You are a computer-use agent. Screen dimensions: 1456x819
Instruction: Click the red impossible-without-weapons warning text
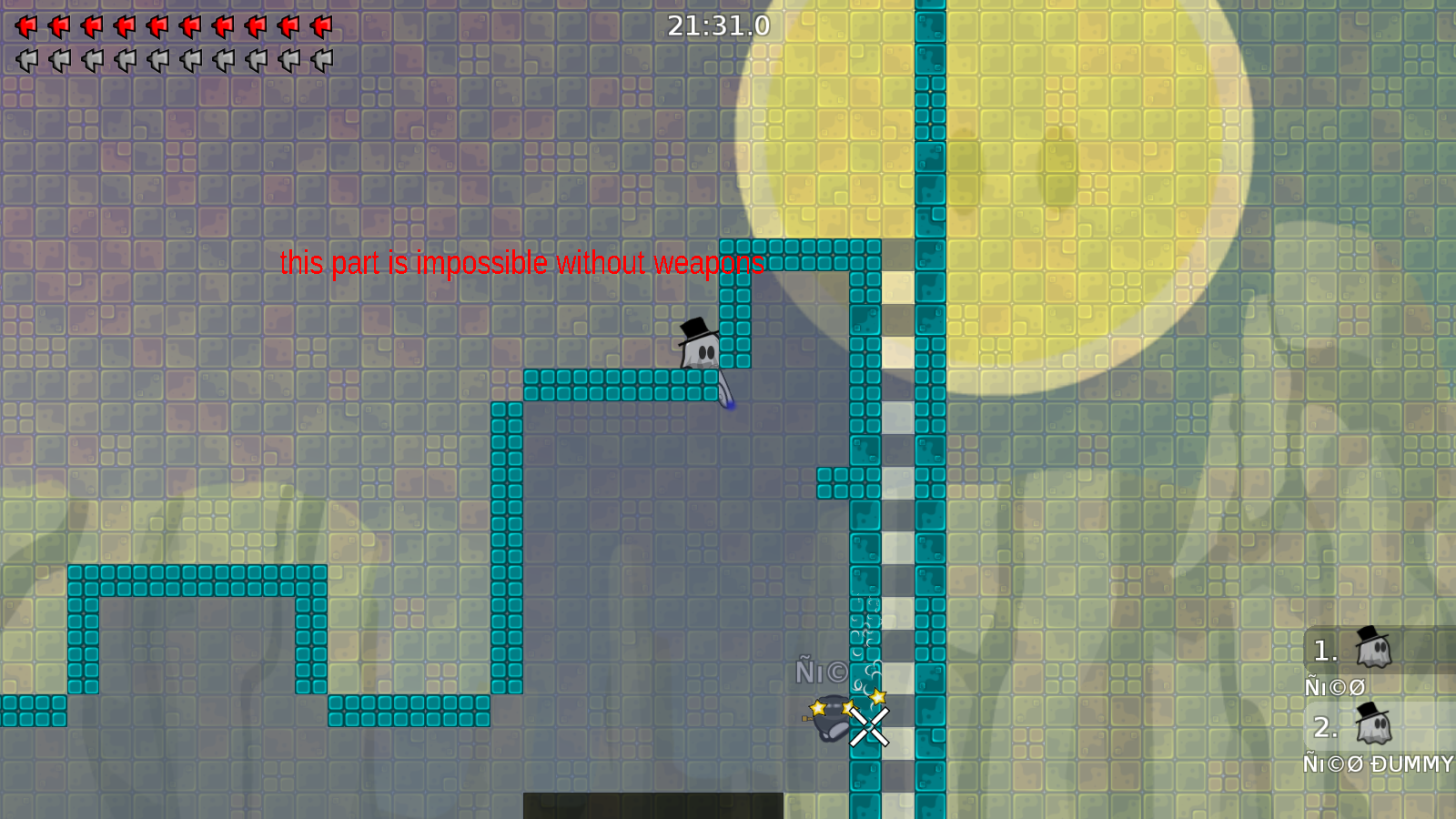(x=521, y=264)
